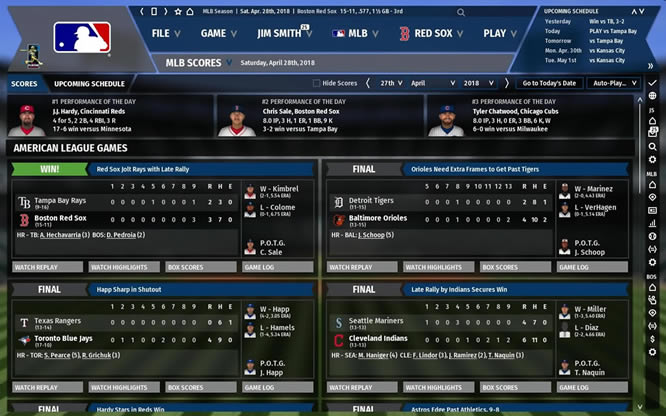Screen dimensions: 666x416
Task: Open the PLAY menu
Action: (x=500, y=33)
